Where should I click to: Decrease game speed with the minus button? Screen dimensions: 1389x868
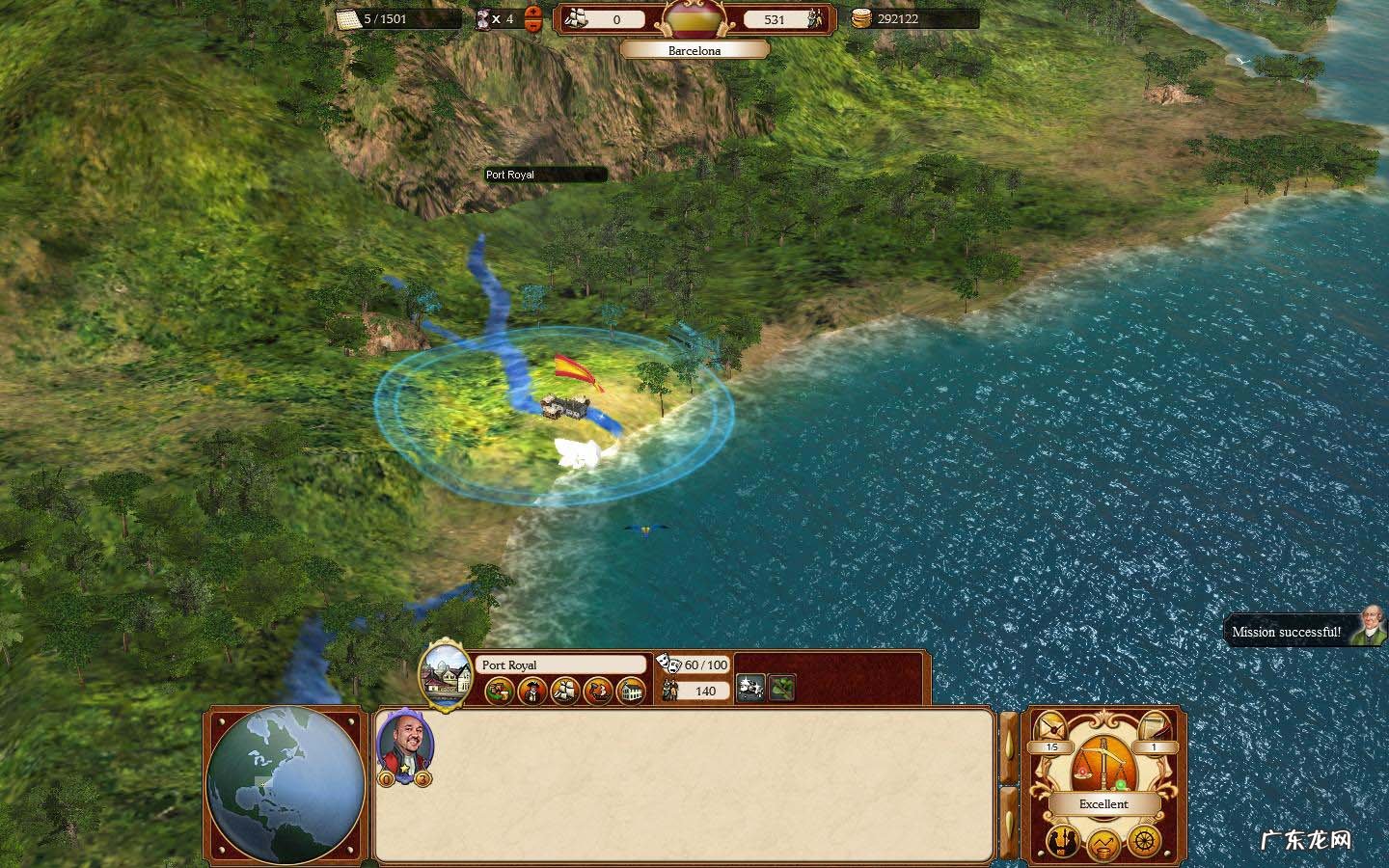[x=533, y=24]
